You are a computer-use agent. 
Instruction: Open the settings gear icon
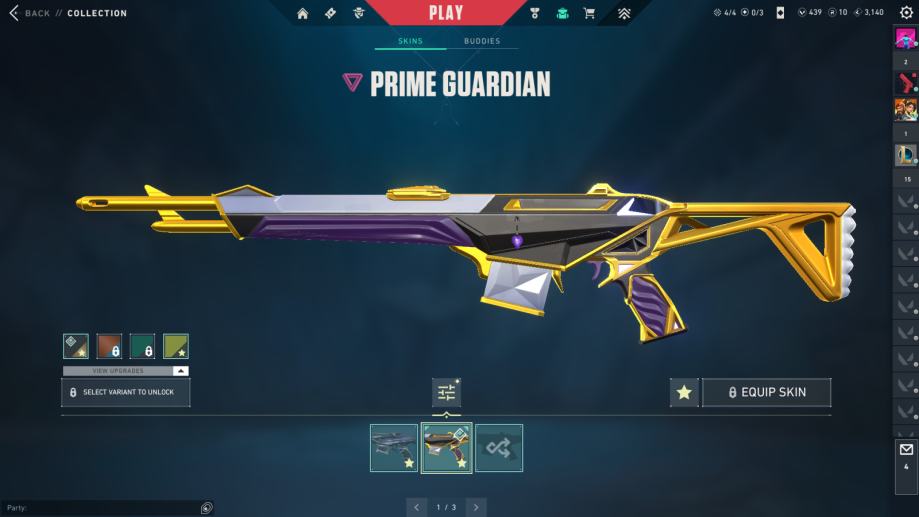906,13
